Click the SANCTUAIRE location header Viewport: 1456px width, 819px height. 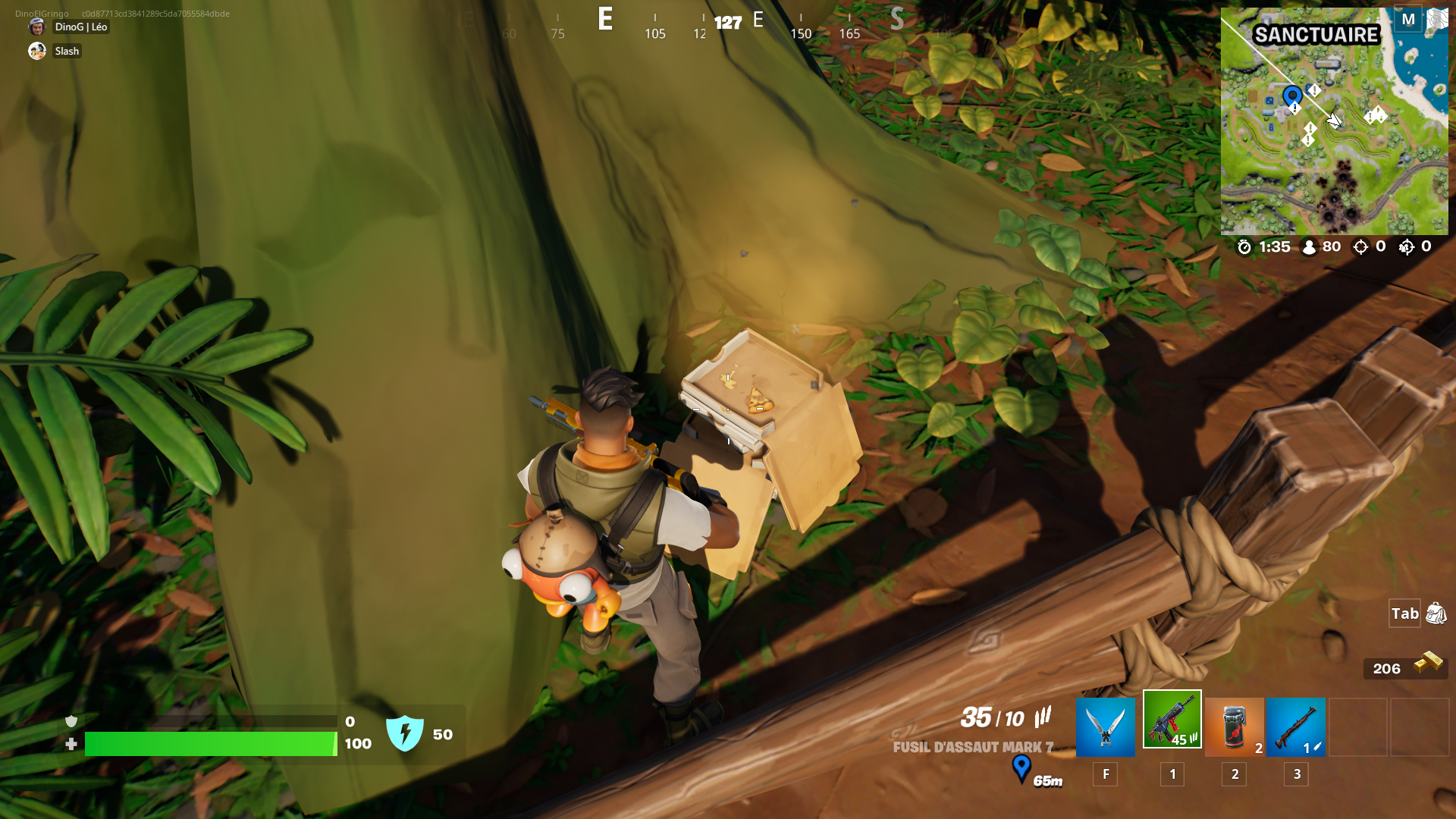click(x=1315, y=34)
